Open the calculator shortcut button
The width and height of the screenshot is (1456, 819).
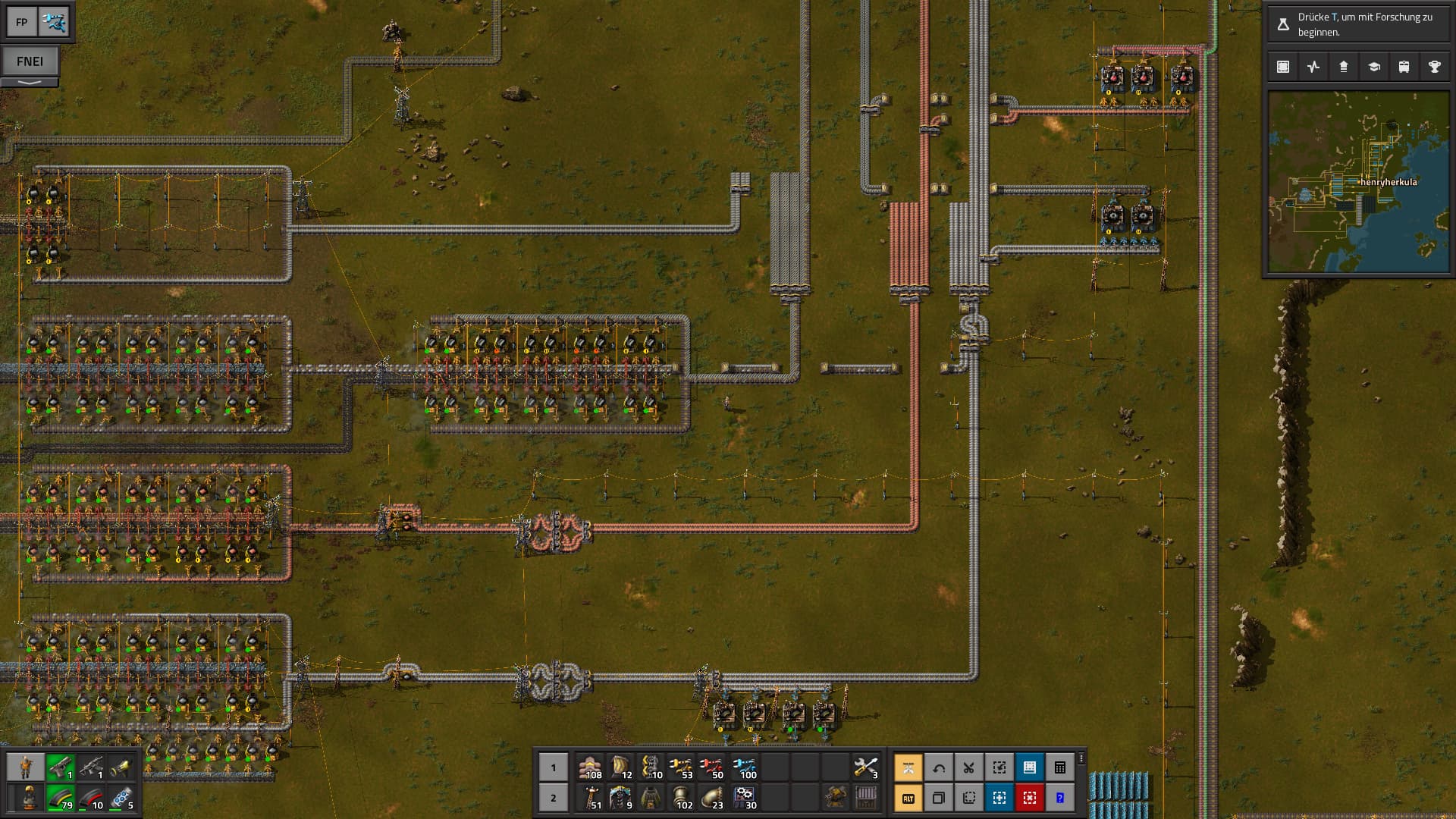(x=1060, y=767)
